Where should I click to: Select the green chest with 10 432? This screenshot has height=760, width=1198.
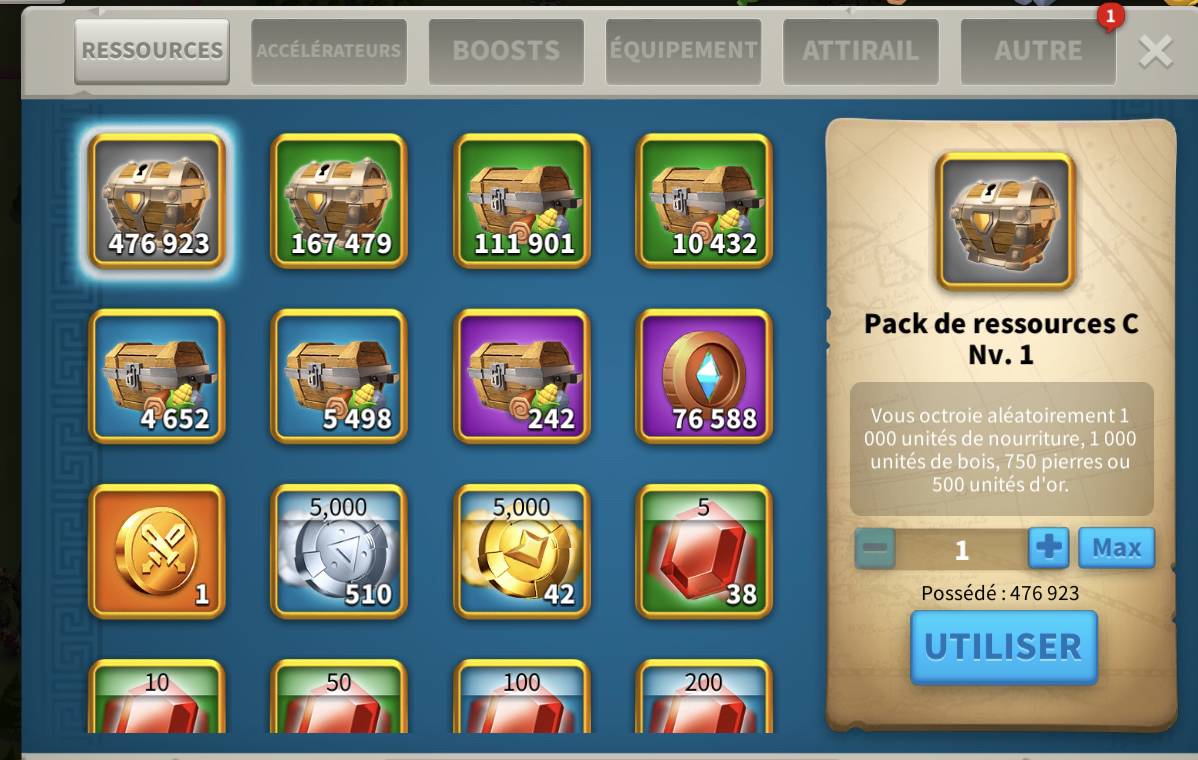point(704,201)
